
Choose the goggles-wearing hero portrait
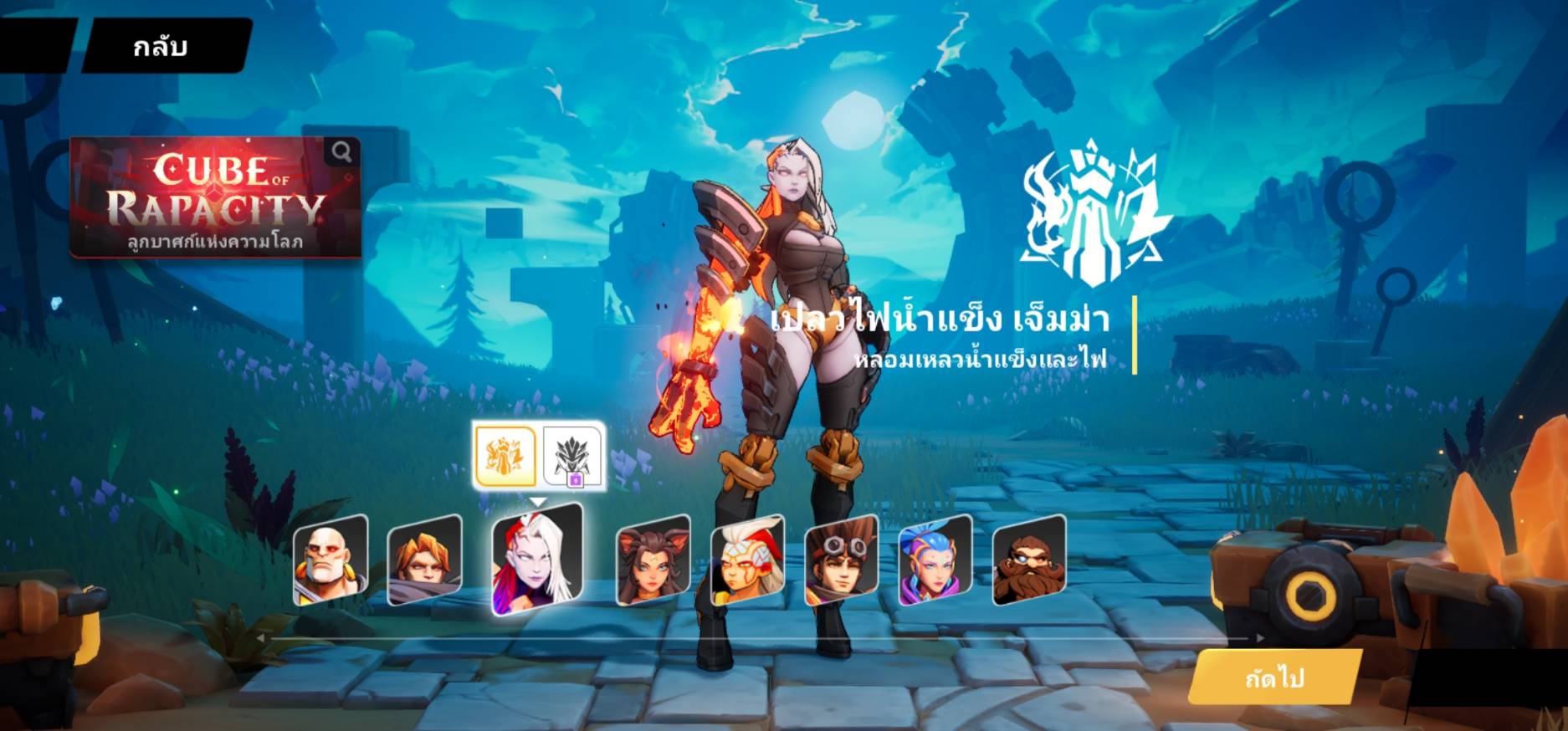pos(841,560)
